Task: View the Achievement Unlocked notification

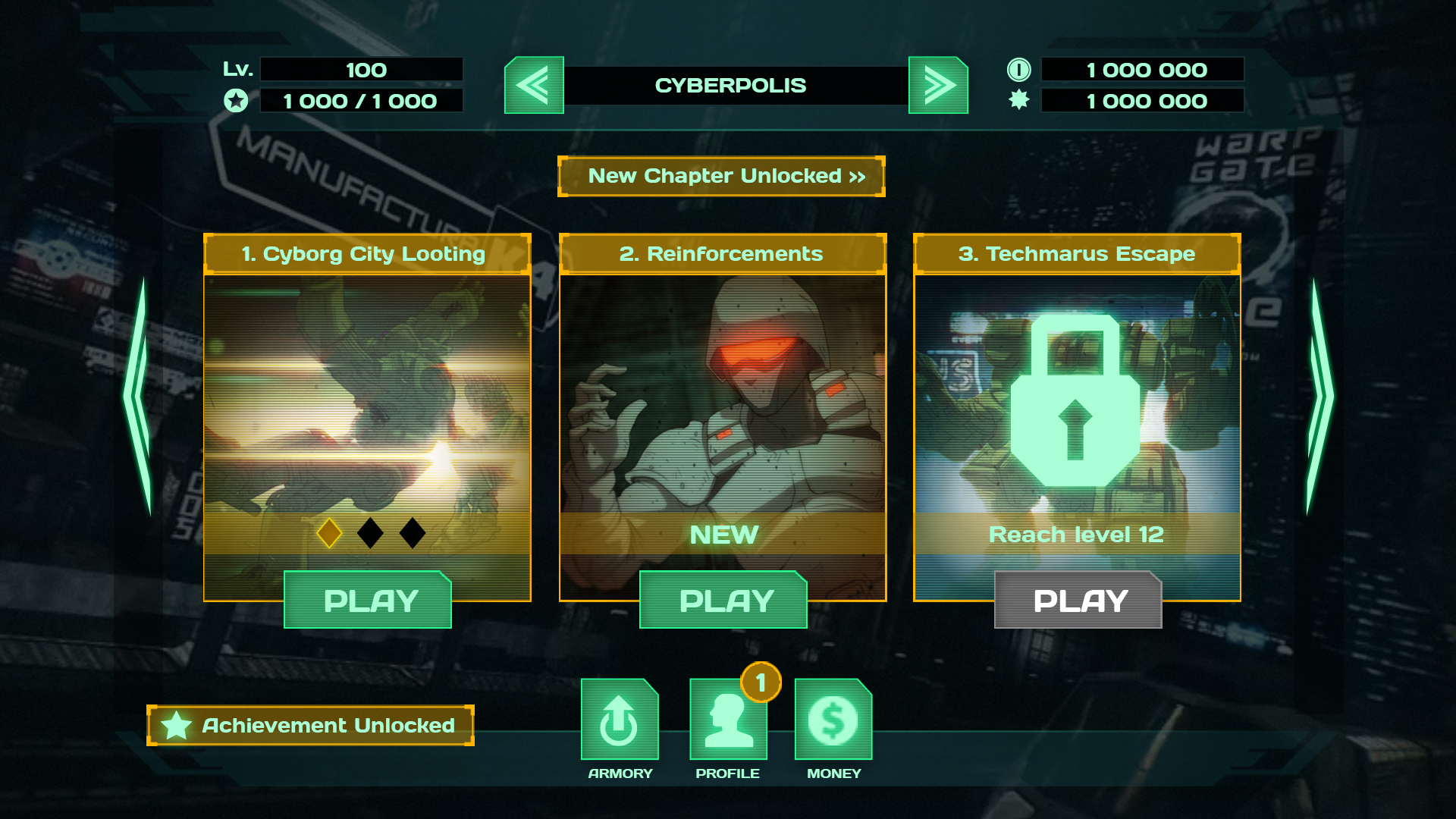Action: pyautogui.click(x=310, y=725)
